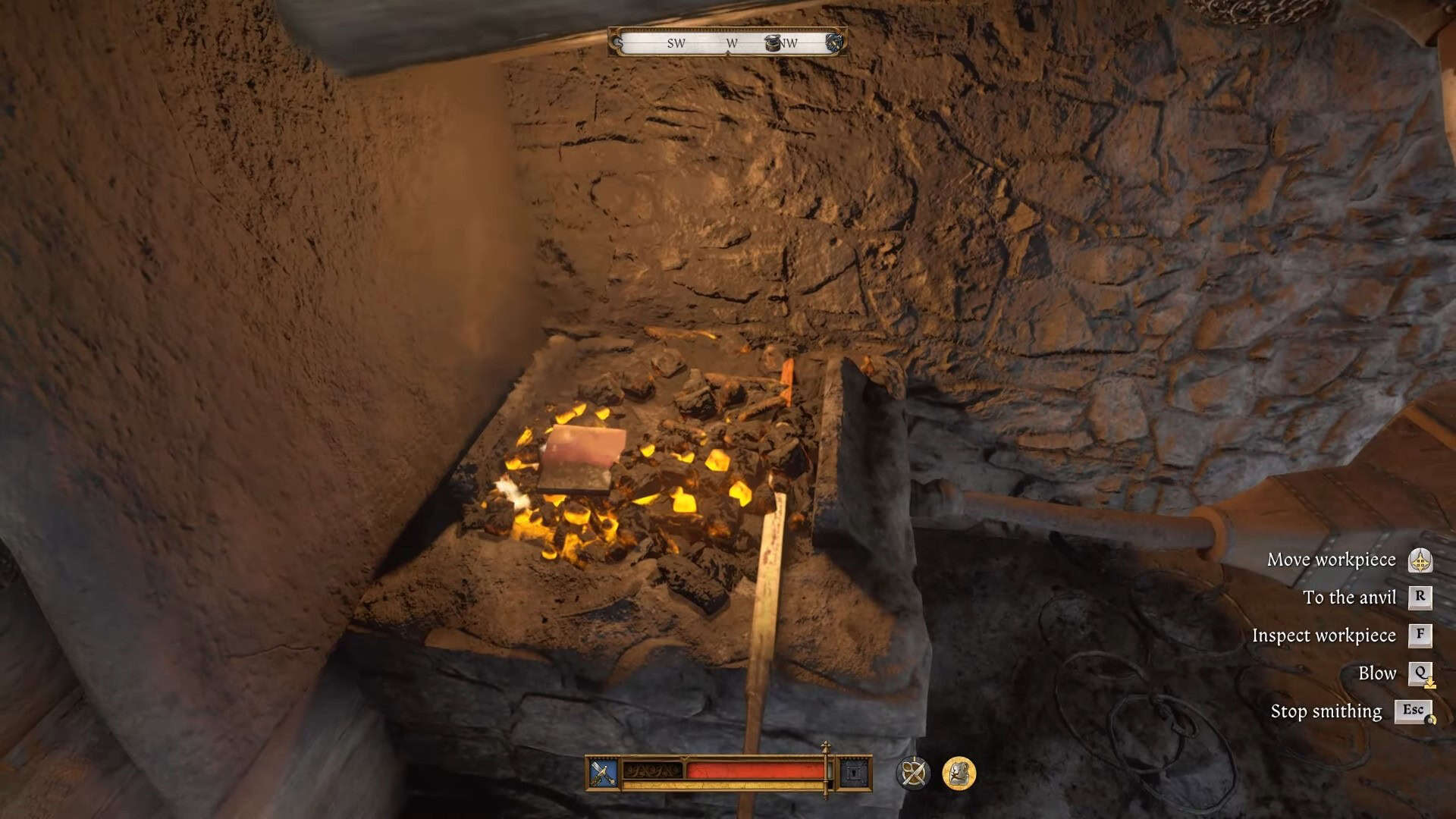Screen dimensions: 1456x819
Task: Select the anvil marker on the compass
Action: pyautogui.click(x=773, y=42)
